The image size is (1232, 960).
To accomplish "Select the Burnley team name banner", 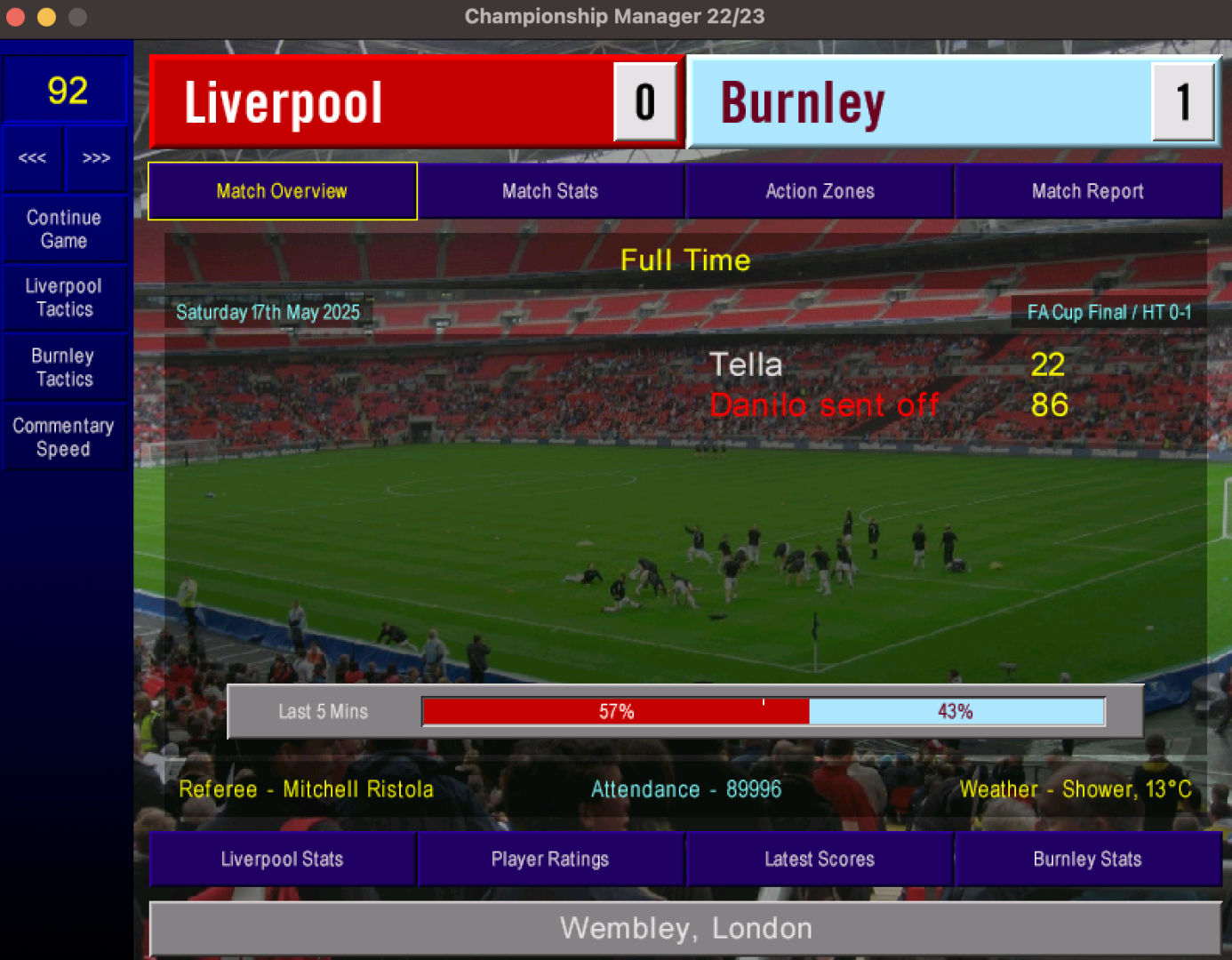I will click(920, 102).
